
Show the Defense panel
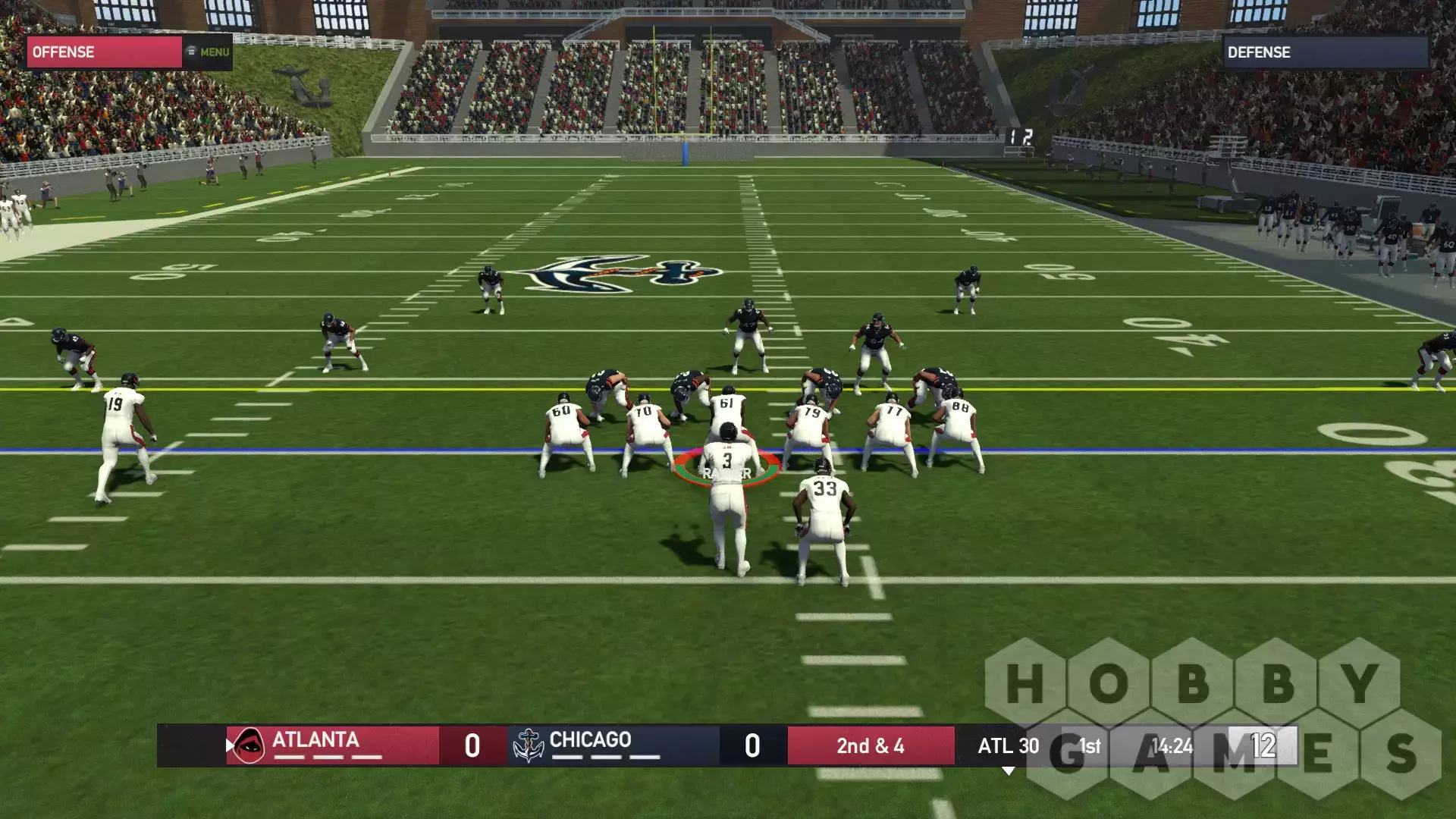pos(1324,52)
